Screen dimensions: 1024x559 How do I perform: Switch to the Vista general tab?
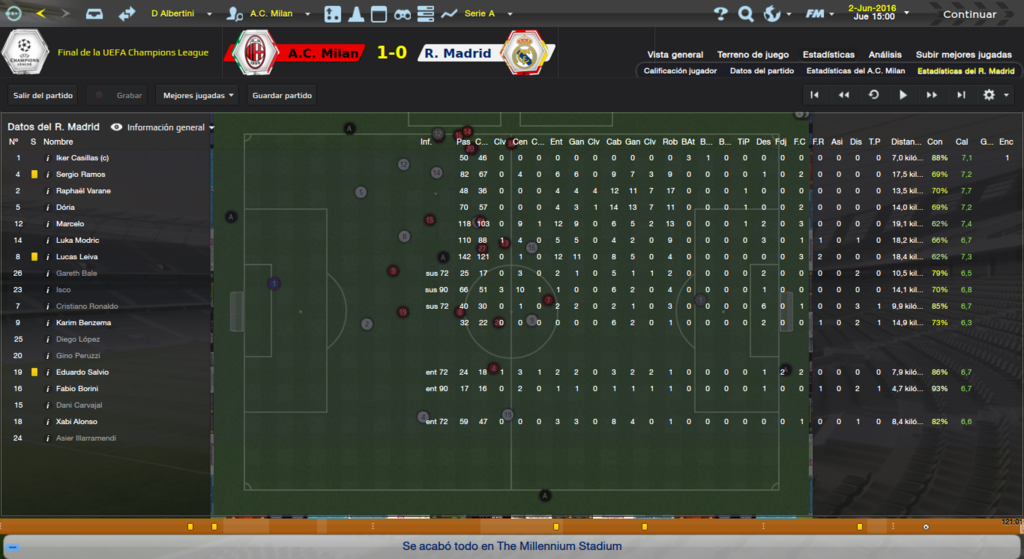(x=675, y=55)
